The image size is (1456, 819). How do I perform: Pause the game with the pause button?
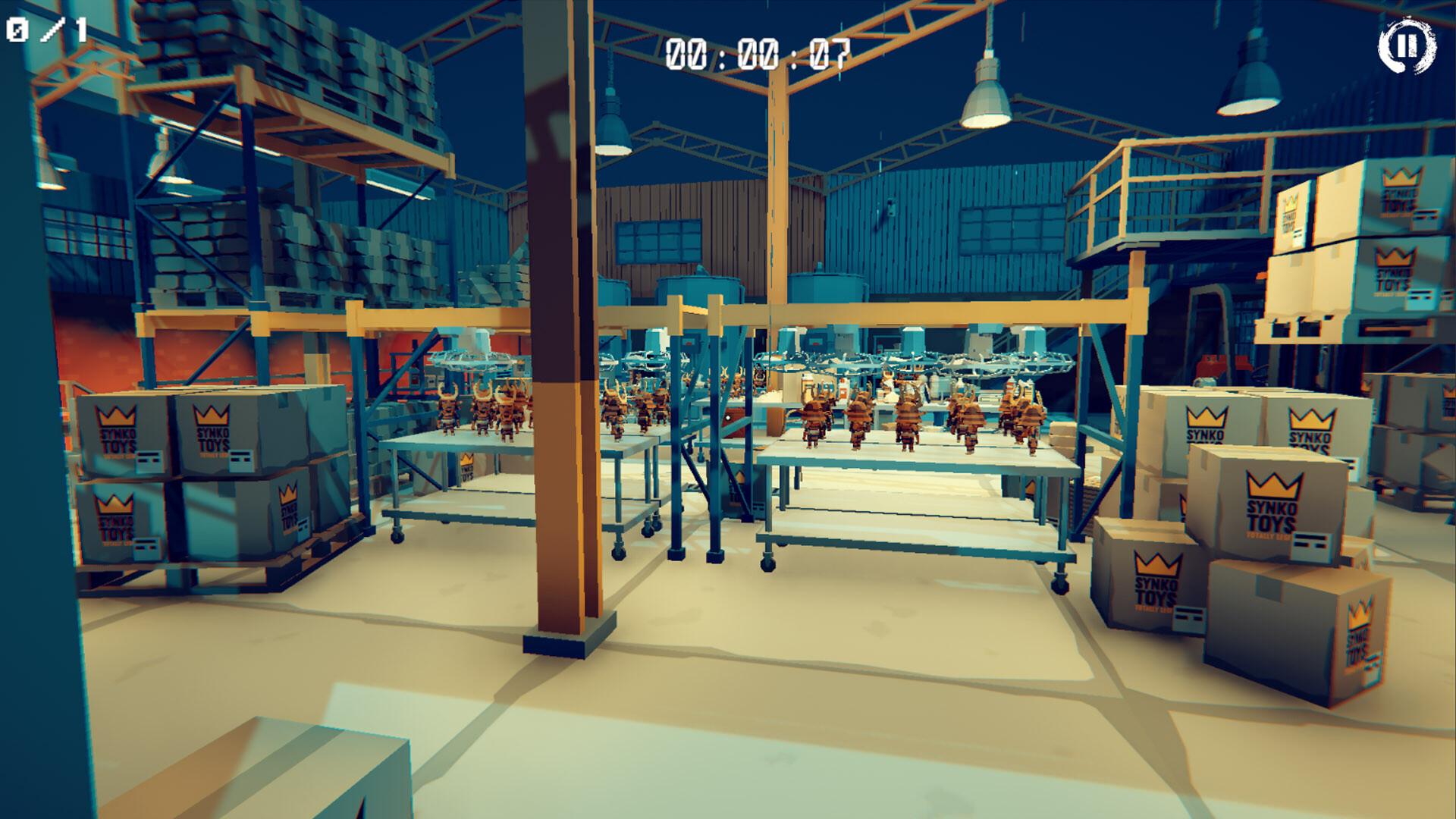pos(1407,47)
